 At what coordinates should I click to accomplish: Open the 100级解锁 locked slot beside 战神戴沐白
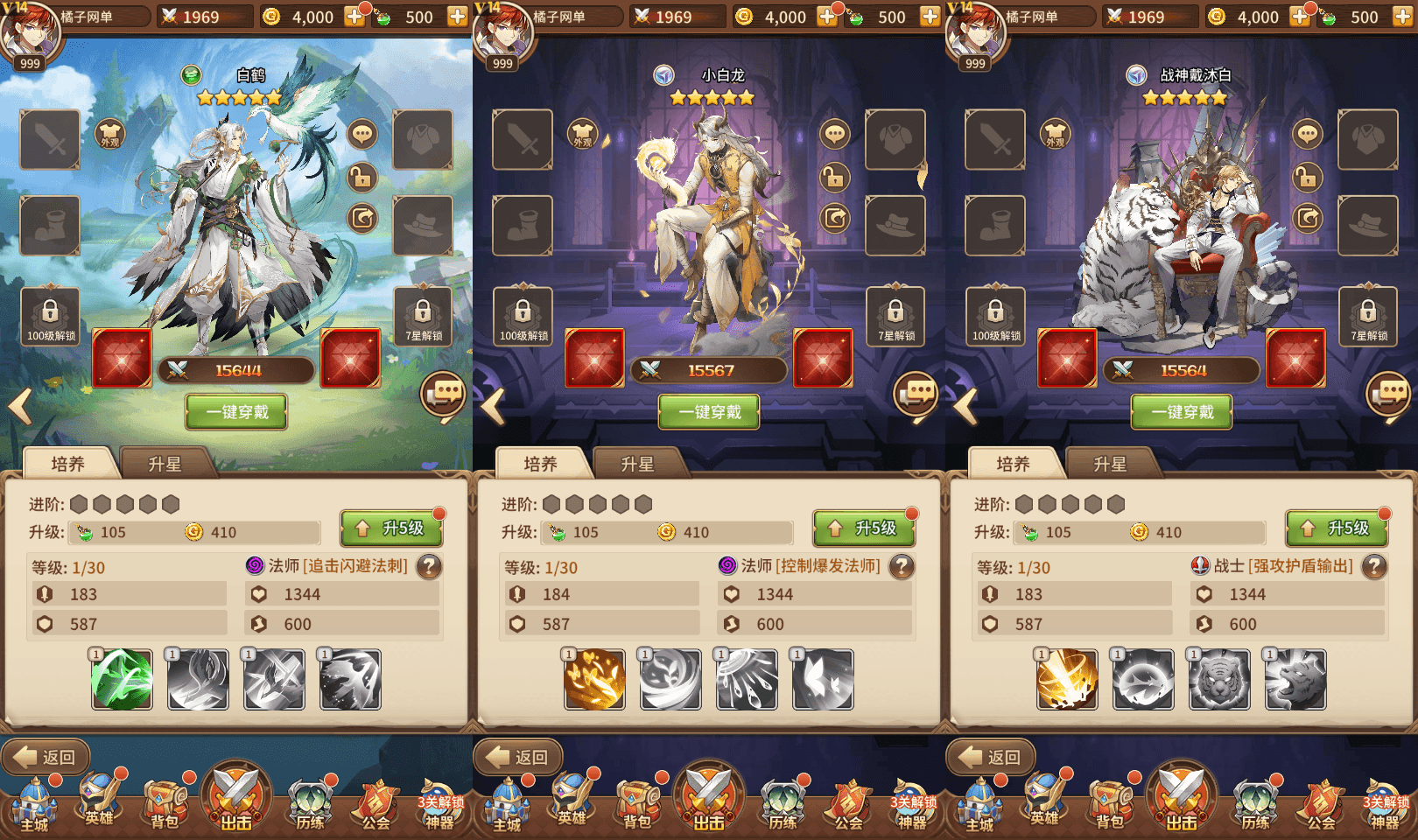pos(995,316)
